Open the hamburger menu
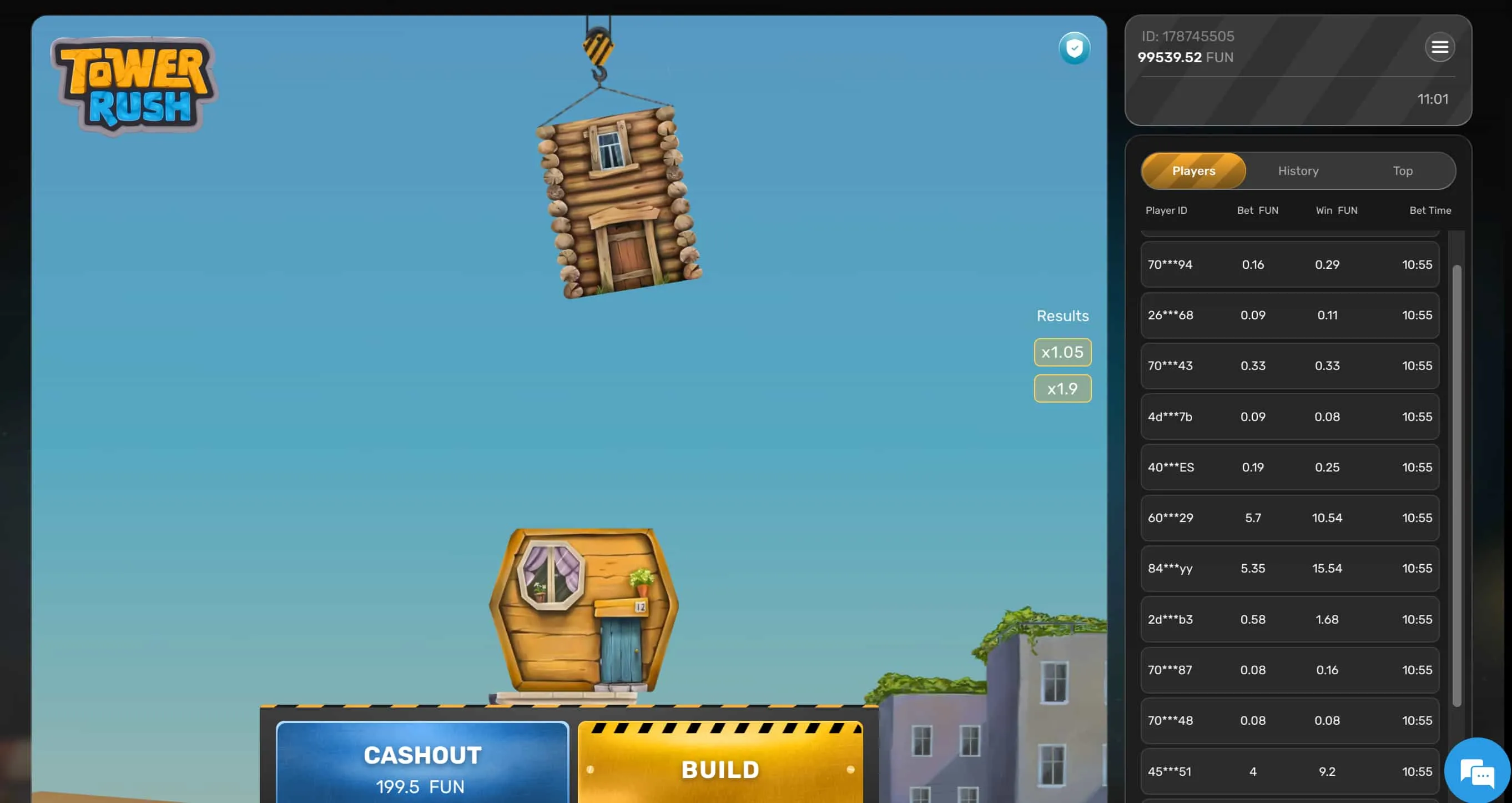 (1439, 47)
